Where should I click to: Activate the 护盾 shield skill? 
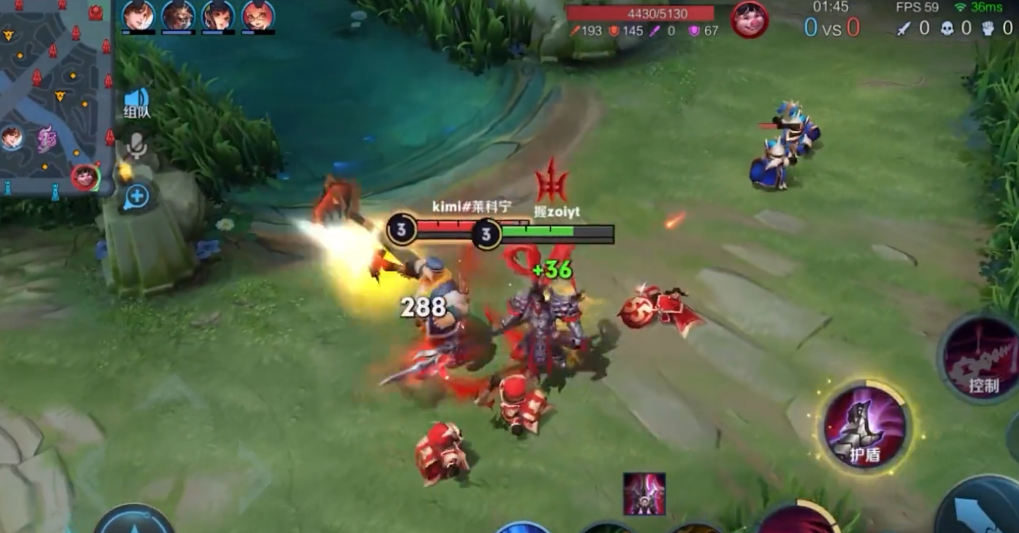[865, 427]
